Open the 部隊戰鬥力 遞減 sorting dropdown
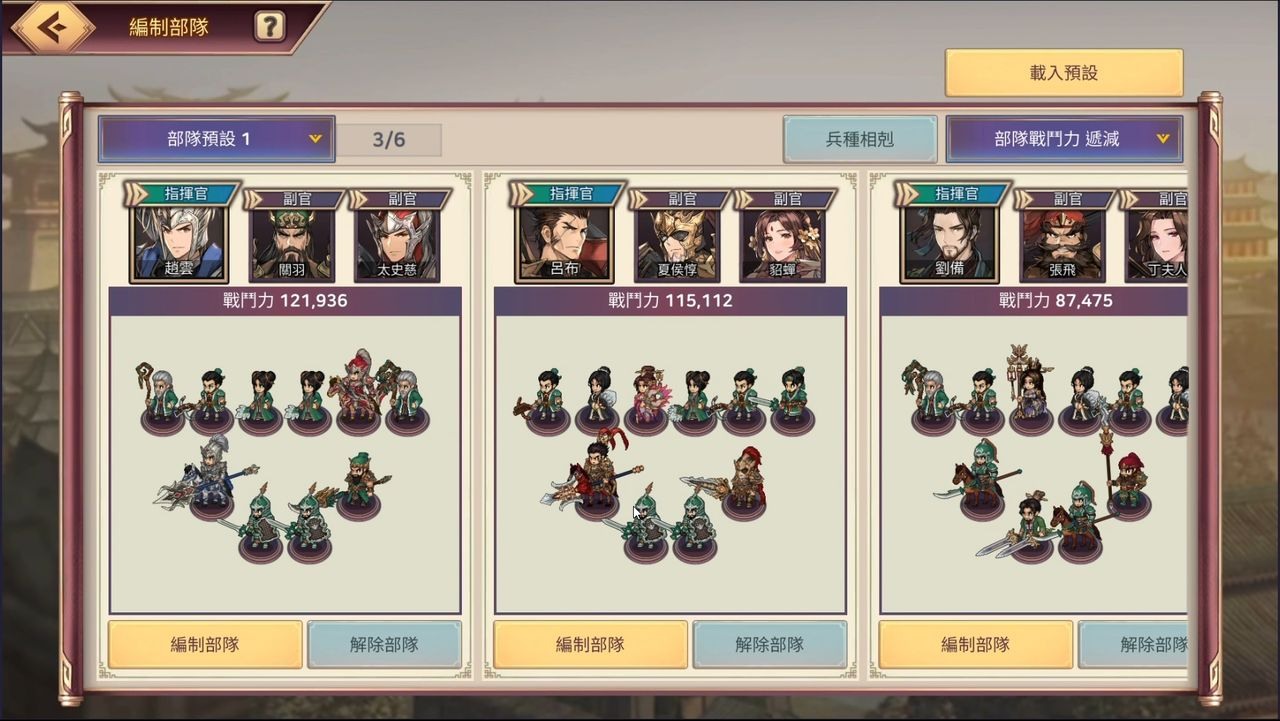Viewport: 1280px width, 721px height. point(1064,139)
